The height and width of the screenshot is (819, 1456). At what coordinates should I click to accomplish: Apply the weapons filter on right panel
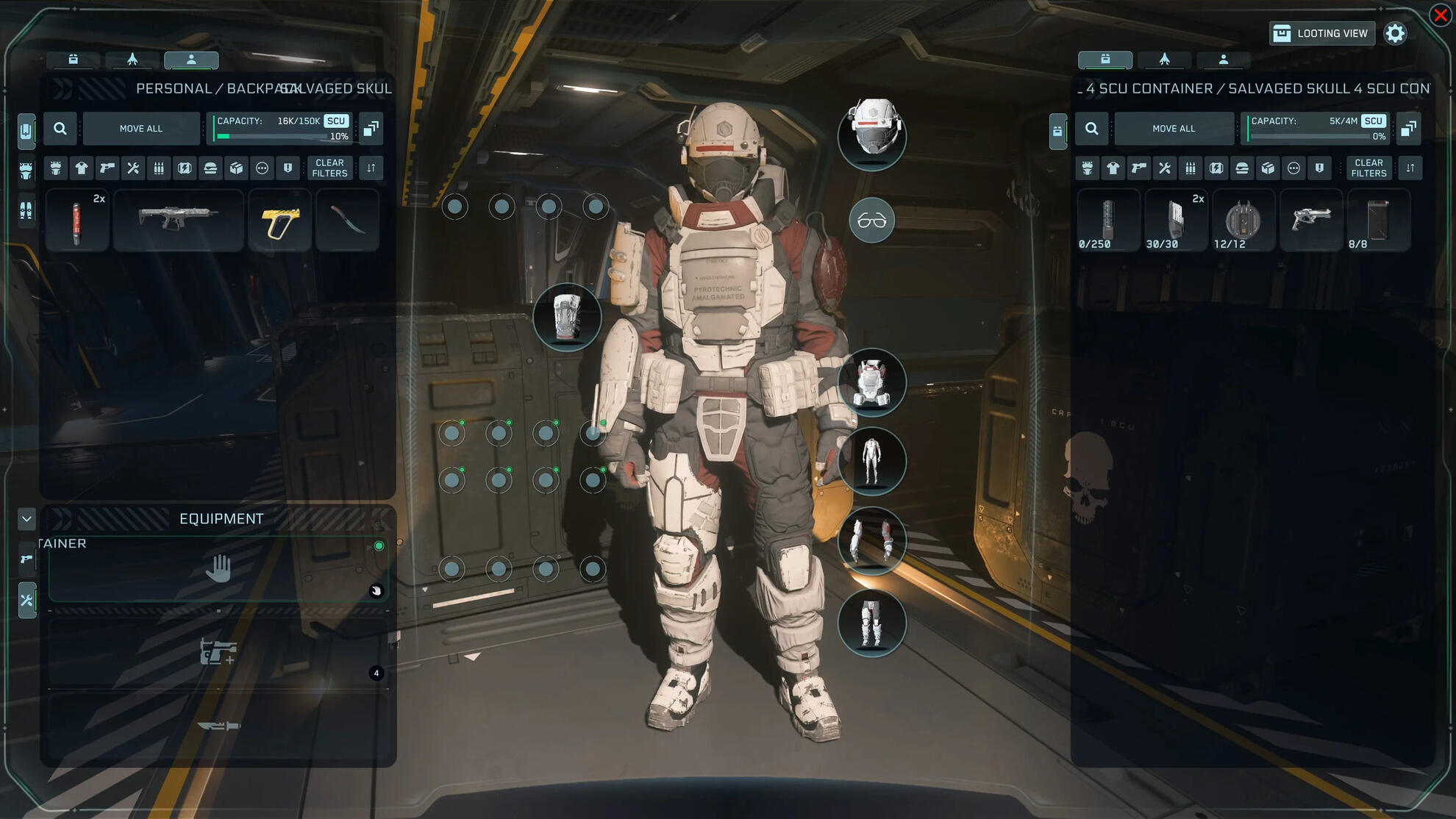(1138, 168)
